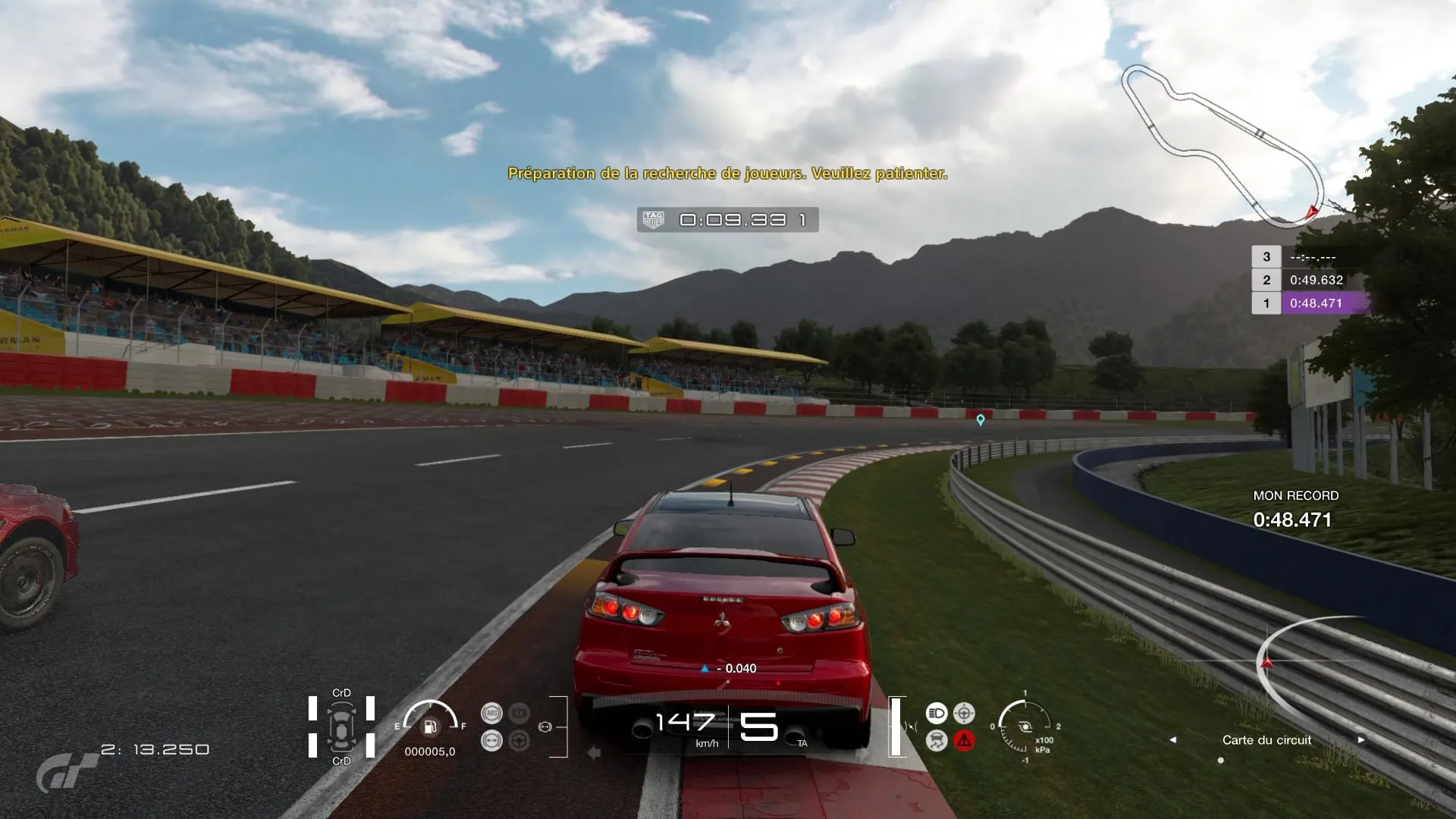Click the fuel pump gauge icon
Screen dimensions: 1456x819
pyautogui.click(x=430, y=727)
